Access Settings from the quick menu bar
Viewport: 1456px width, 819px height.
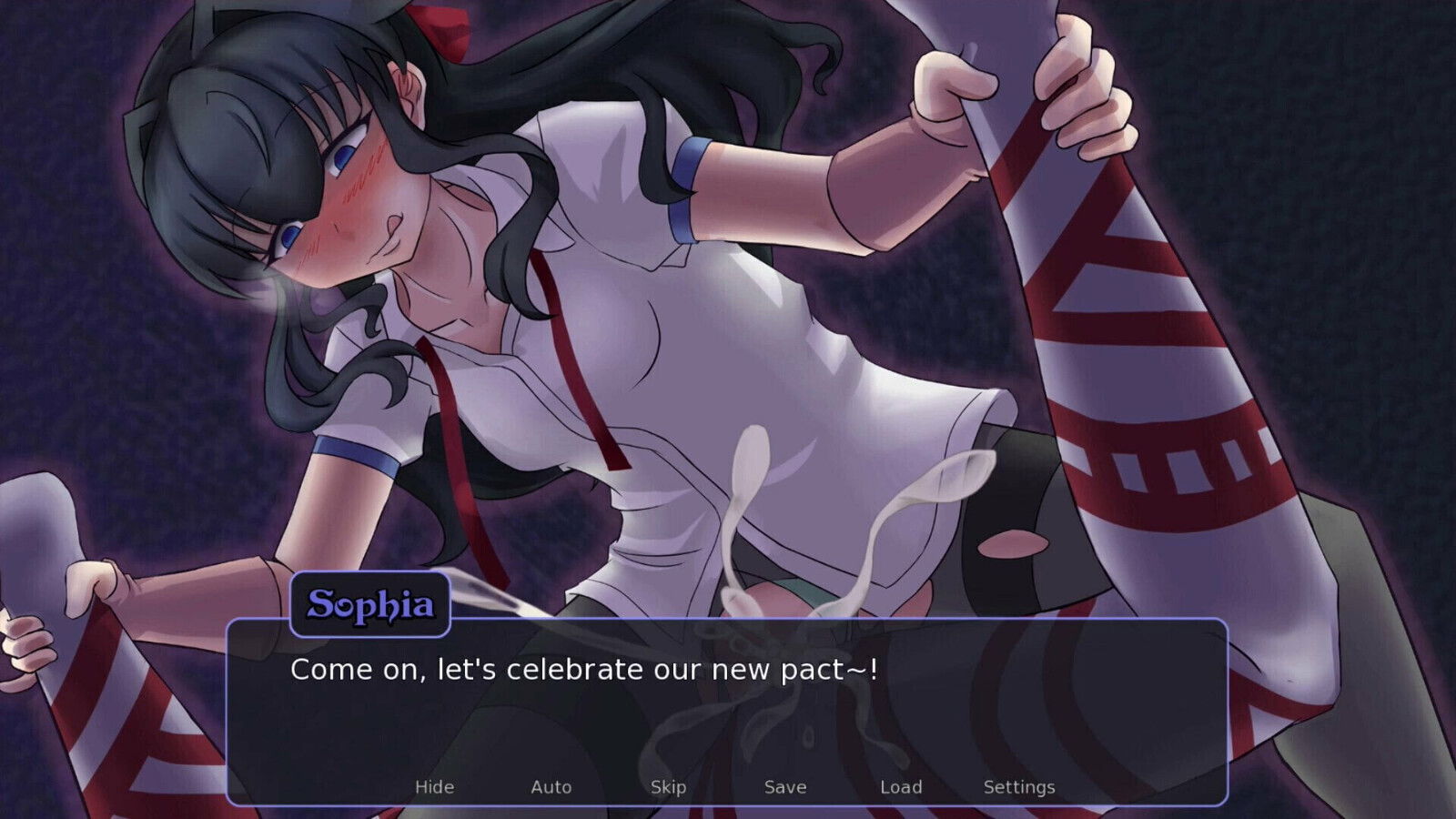pyautogui.click(x=1021, y=786)
